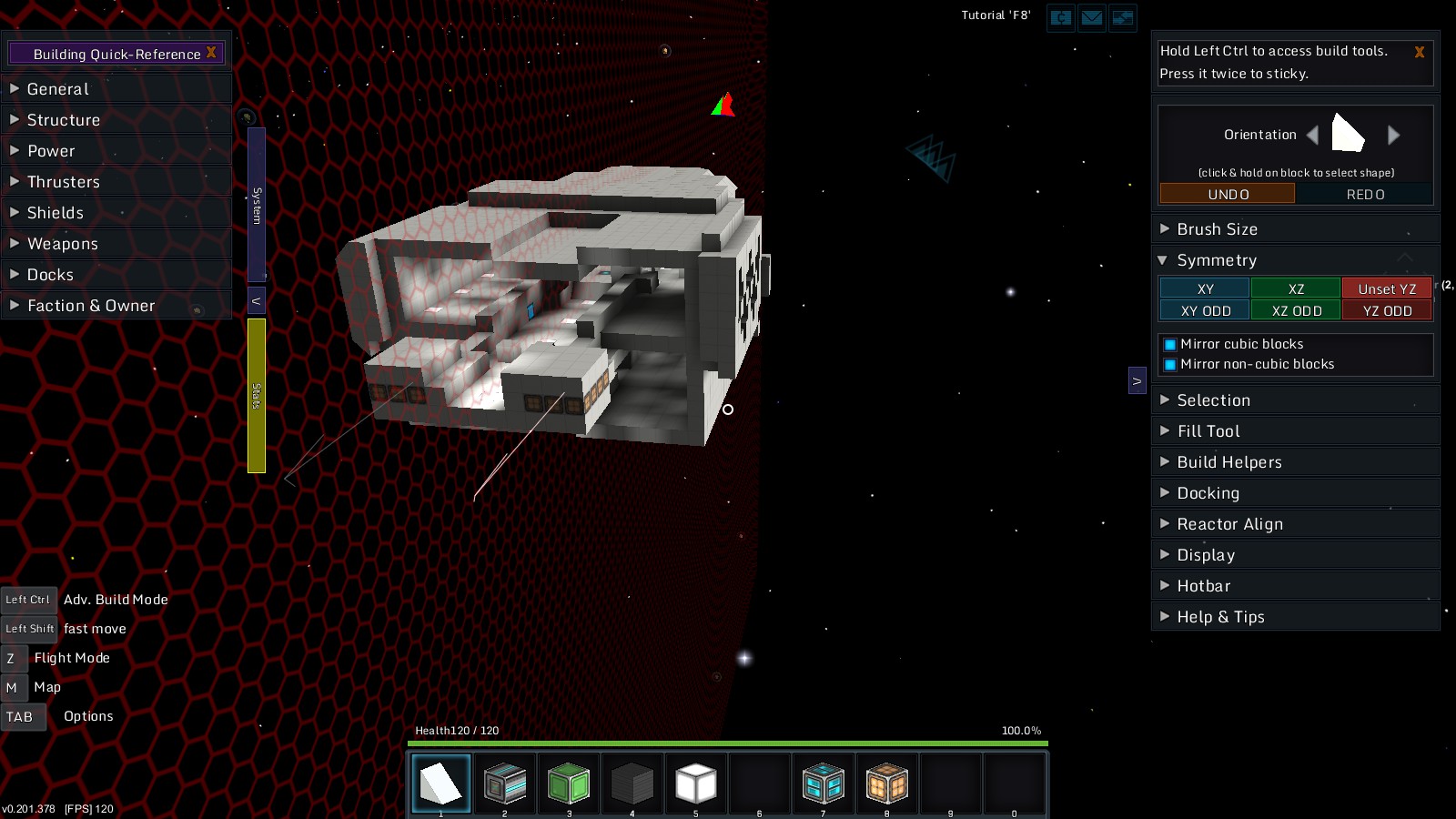Toggle Mirror cubic blocks checkbox
Screen dimensions: 1456x819
coord(1170,345)
